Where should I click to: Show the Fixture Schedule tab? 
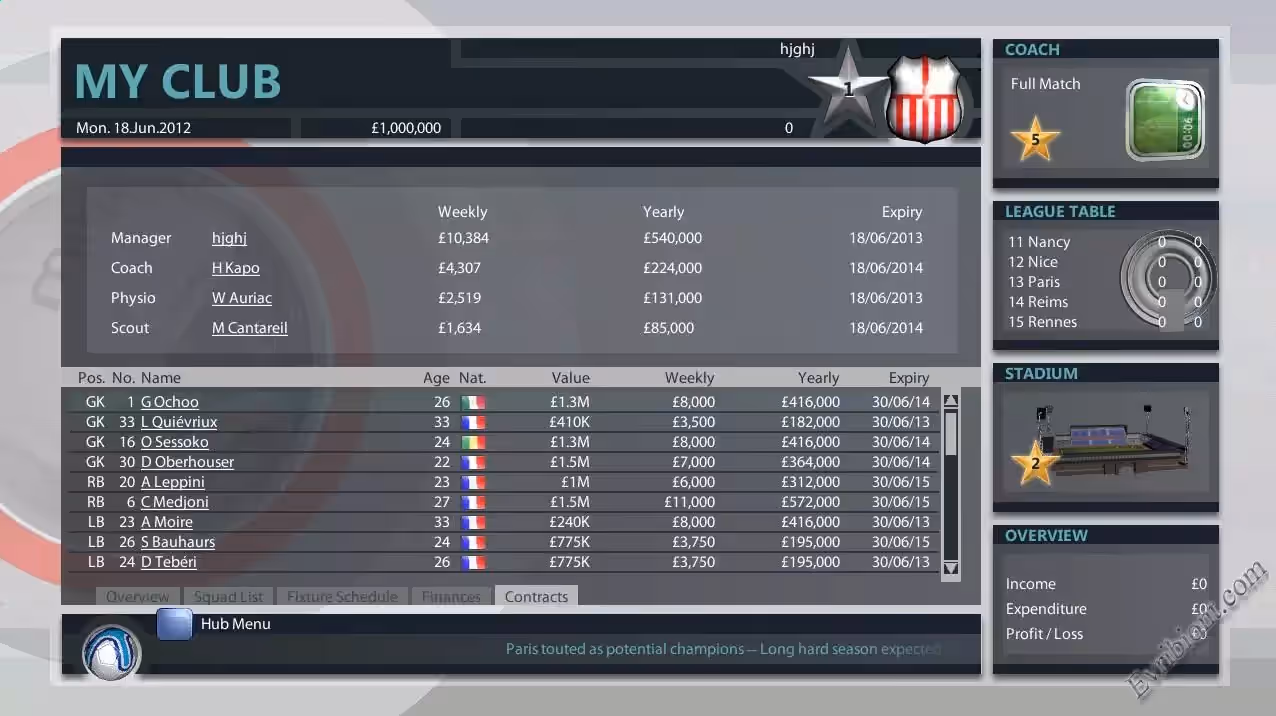[342, 597]
